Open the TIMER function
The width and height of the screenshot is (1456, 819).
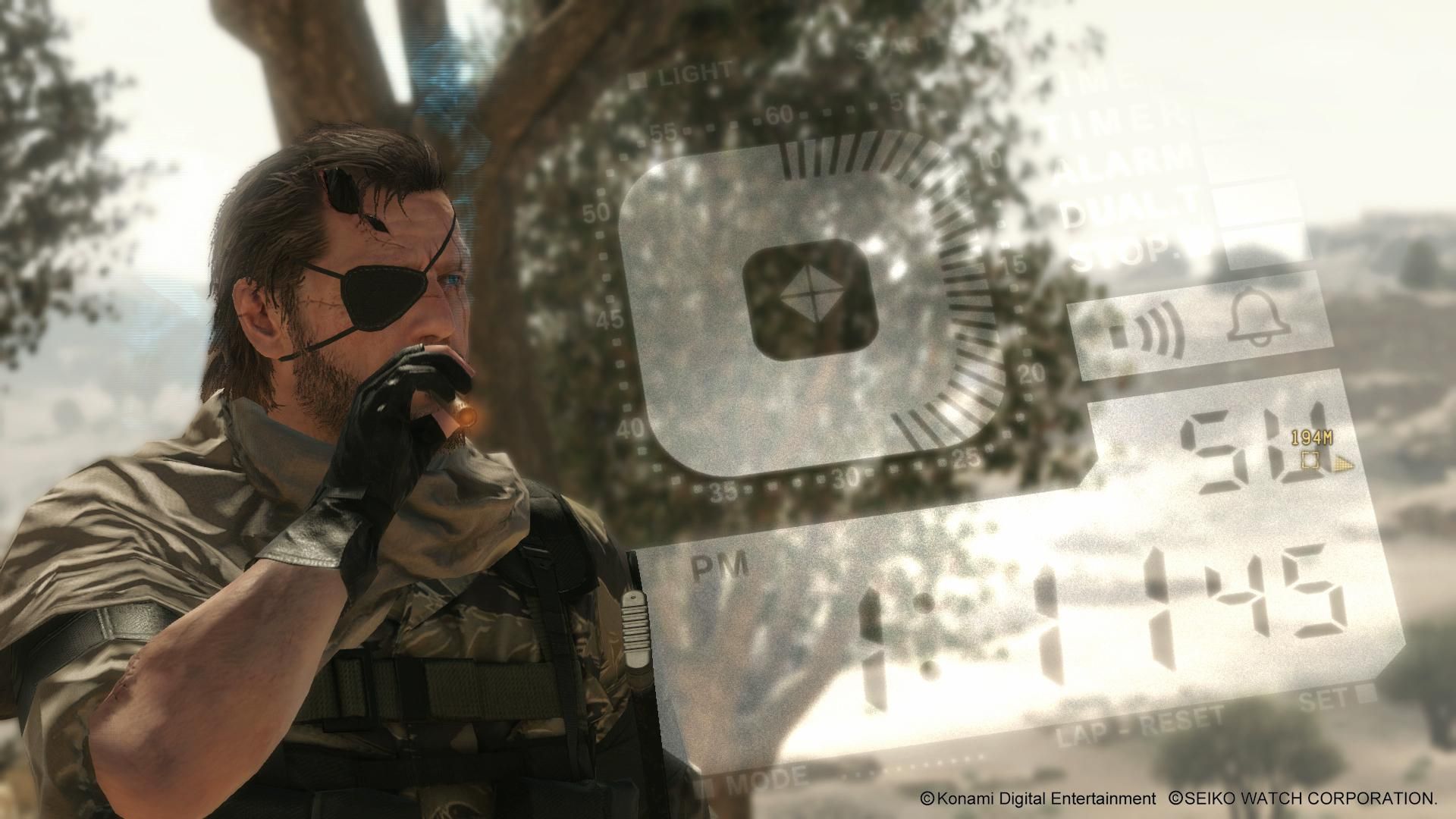1119,120
